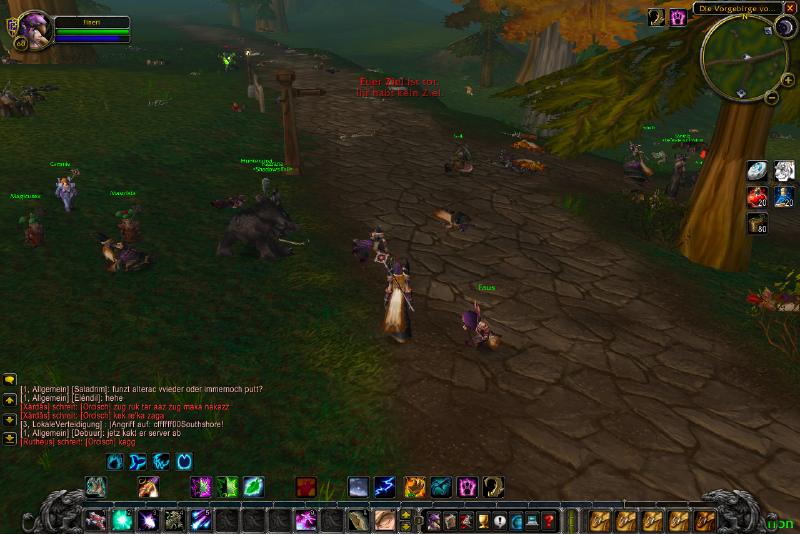The height and width of the screenshot is (534, 800).
Task: Use the red potion item with 20 count
Action: click(757, 196)
